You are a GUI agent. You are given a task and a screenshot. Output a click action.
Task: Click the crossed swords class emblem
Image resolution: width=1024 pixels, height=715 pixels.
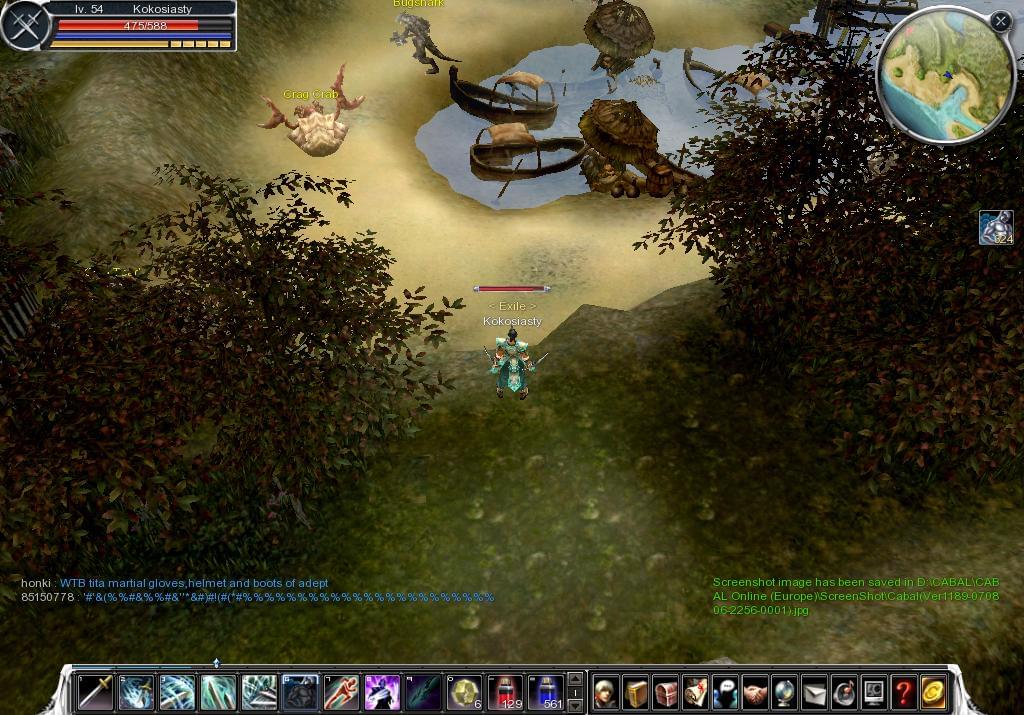coord(26,25)
